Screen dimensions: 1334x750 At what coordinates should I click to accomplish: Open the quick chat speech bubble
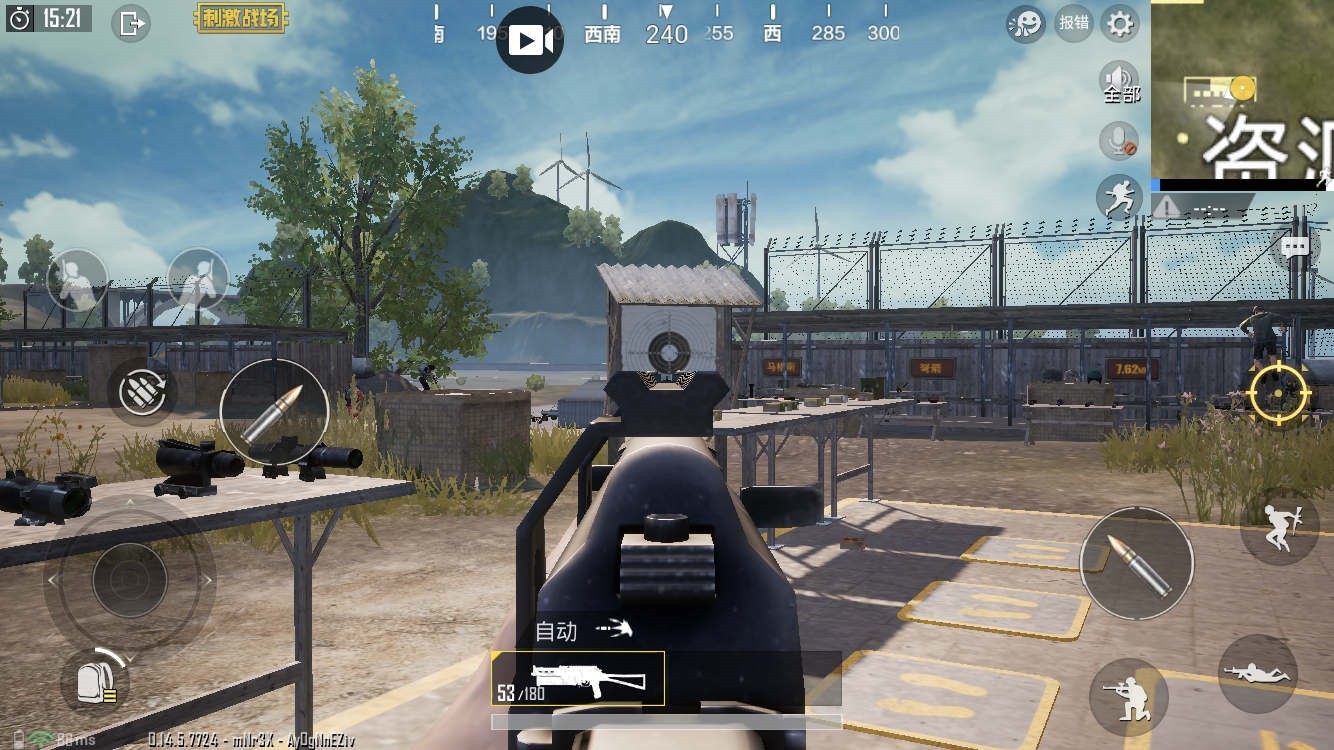click(x=1296, y=248)
